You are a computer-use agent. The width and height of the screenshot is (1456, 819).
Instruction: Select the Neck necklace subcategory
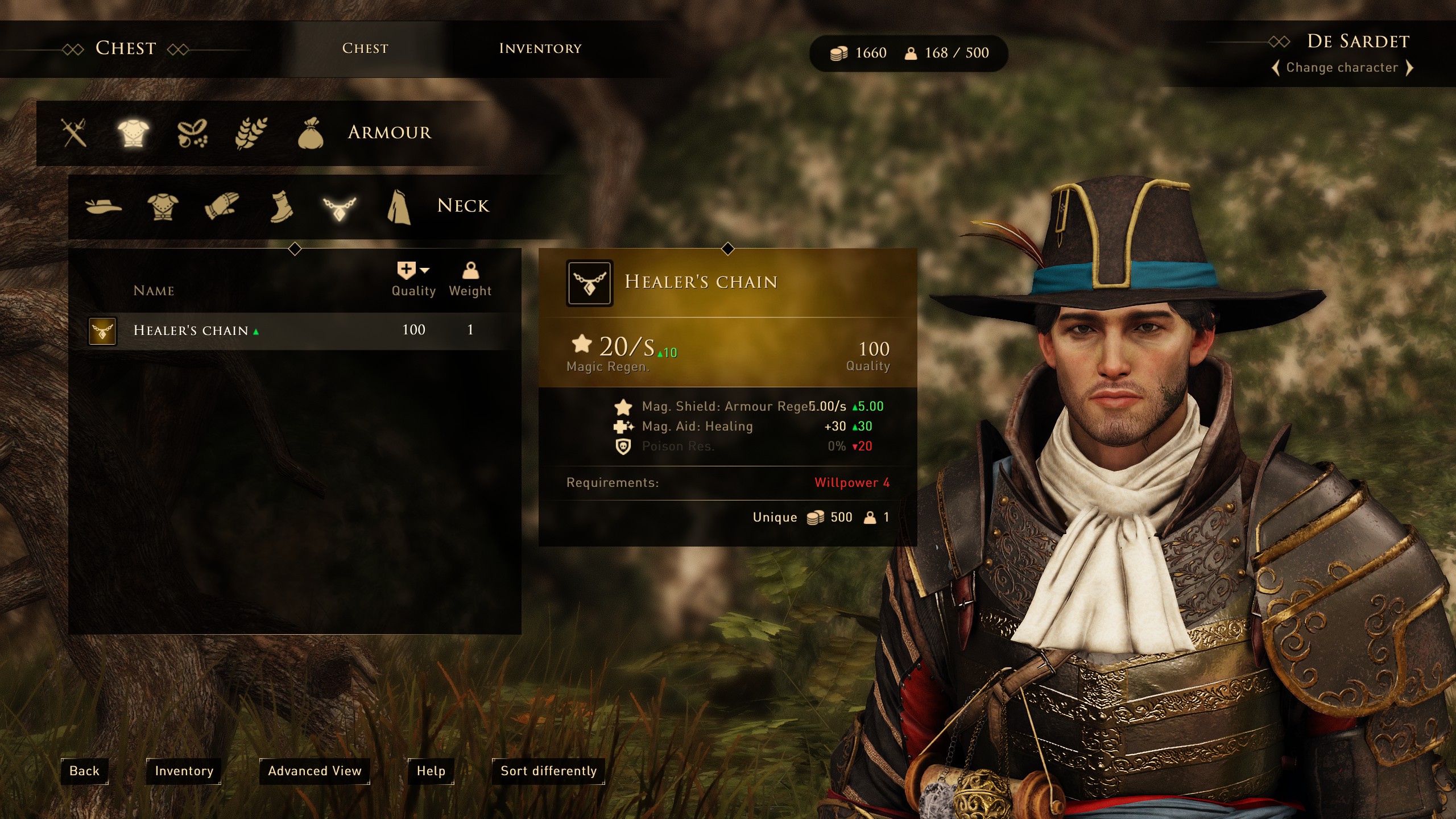pyautogui.click(x=340, y=207)
